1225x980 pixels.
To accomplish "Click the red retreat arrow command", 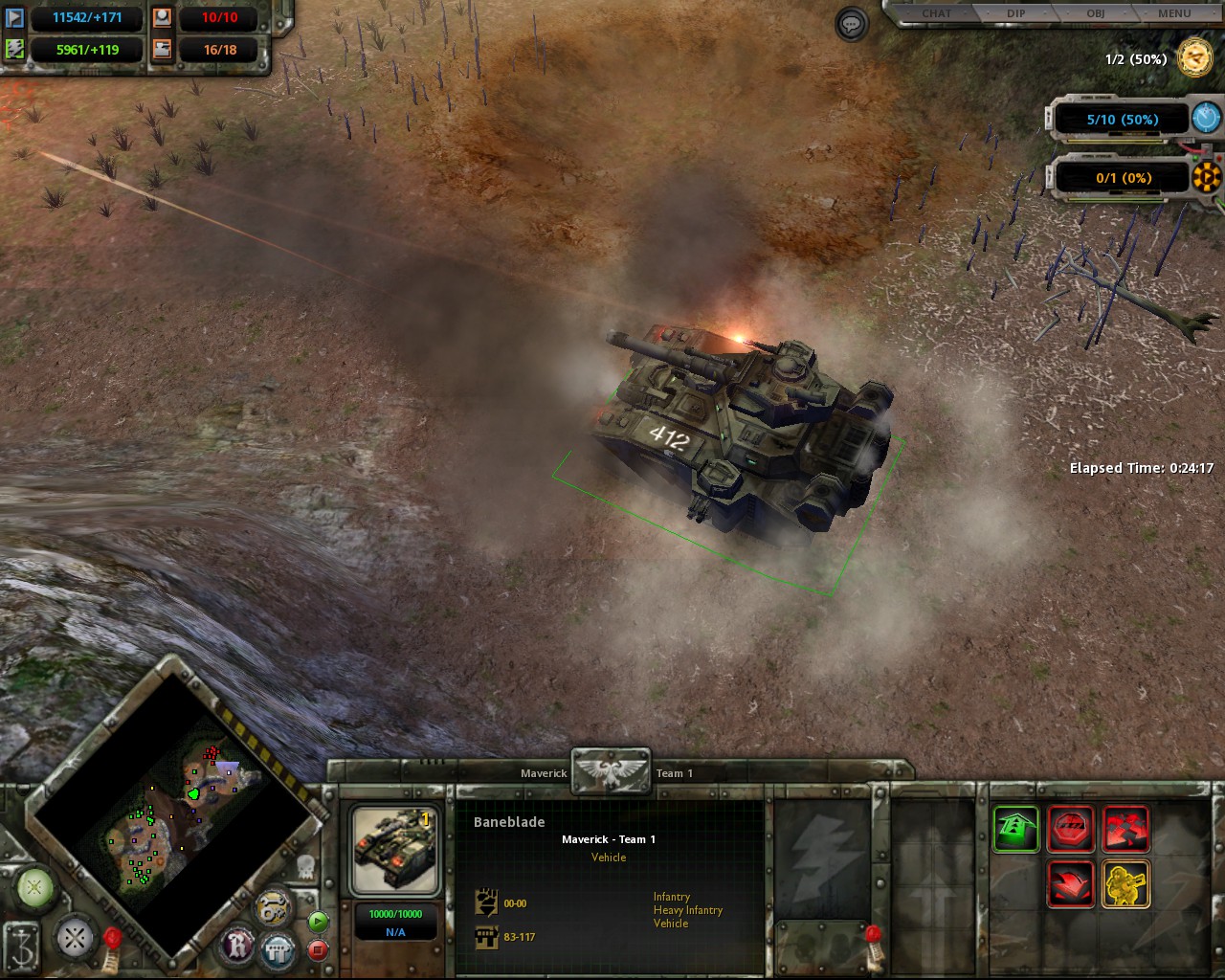I will click(x=1071, y=883).
